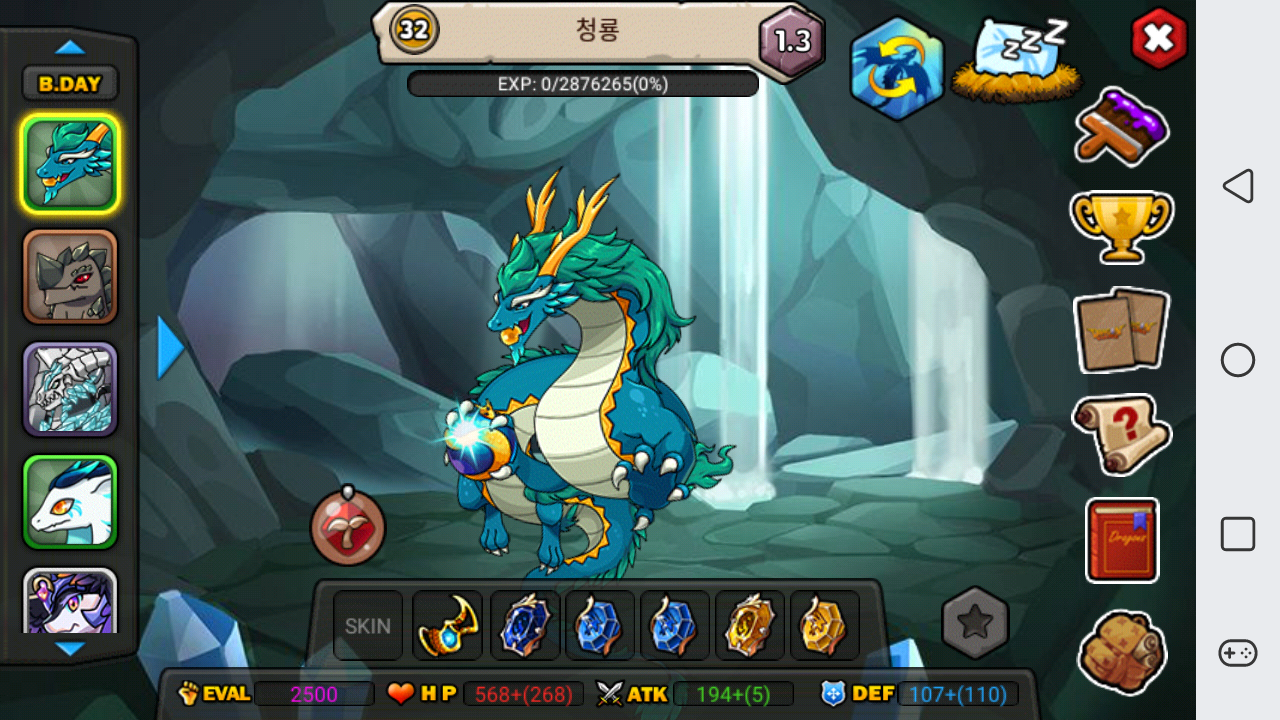Click the SKIN slot
Screen dimensions: 1280x720
click(x=368, y=626)
